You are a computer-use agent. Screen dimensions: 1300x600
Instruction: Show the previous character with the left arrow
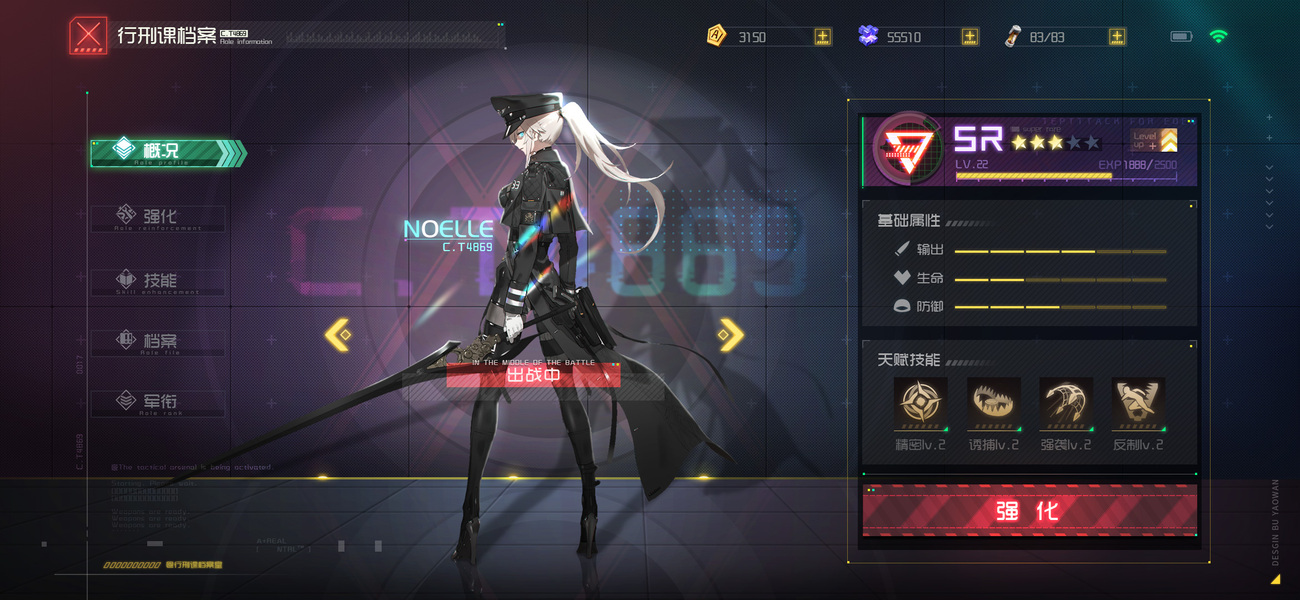(338, 335)
